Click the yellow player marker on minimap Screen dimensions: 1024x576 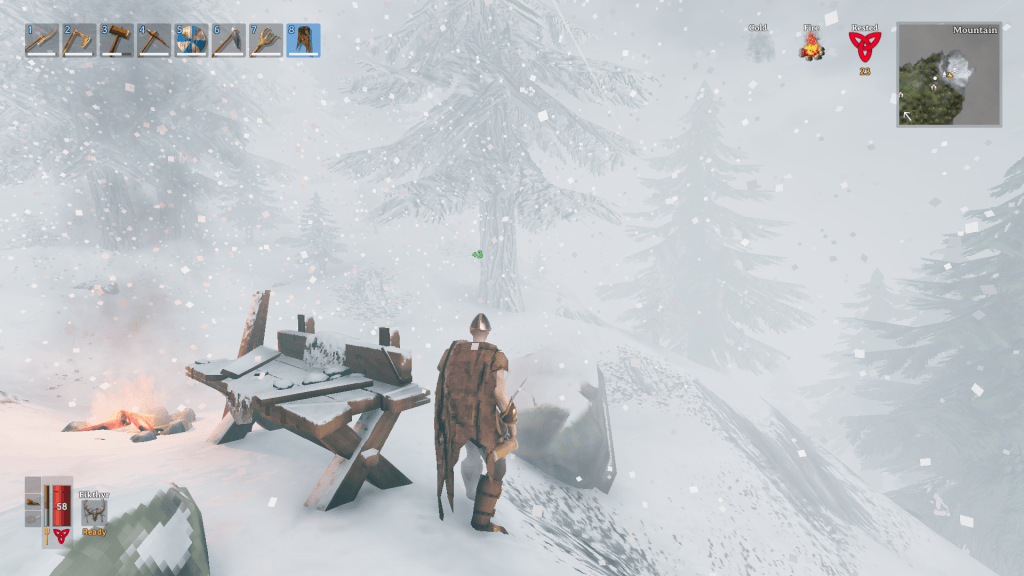click(x=948, y=75)
